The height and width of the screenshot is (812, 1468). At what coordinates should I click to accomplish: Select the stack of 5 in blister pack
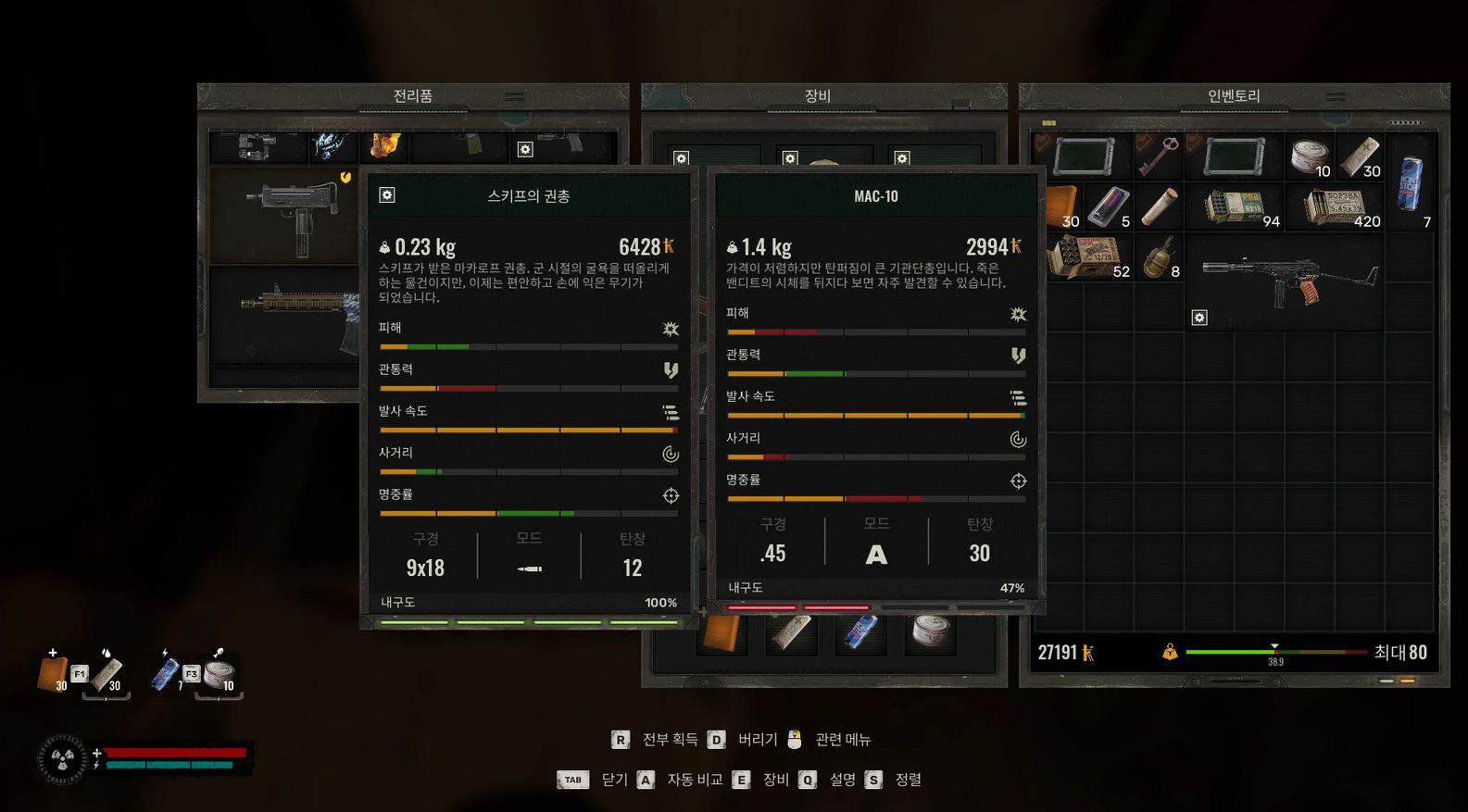(1109, 207)
